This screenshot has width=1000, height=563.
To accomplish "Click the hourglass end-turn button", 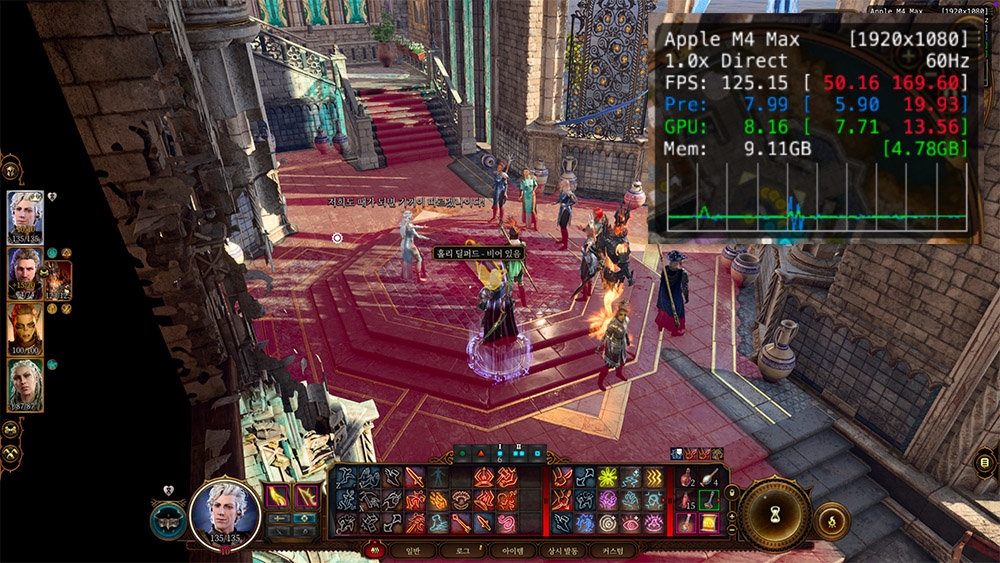I will (x=774, y=516).
